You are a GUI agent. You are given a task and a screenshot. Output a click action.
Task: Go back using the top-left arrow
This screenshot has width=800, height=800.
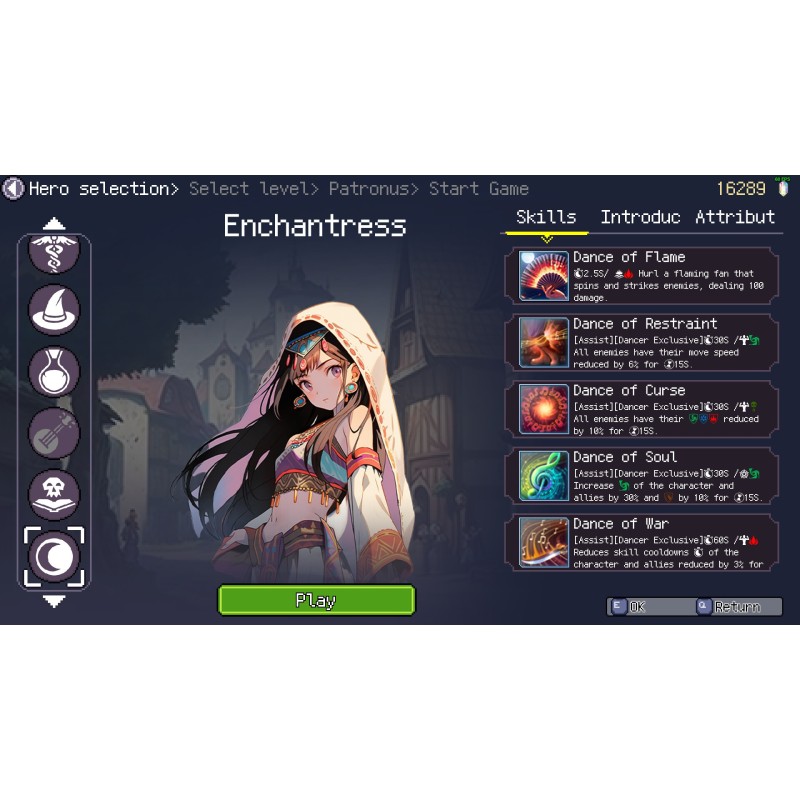[13, 188]
